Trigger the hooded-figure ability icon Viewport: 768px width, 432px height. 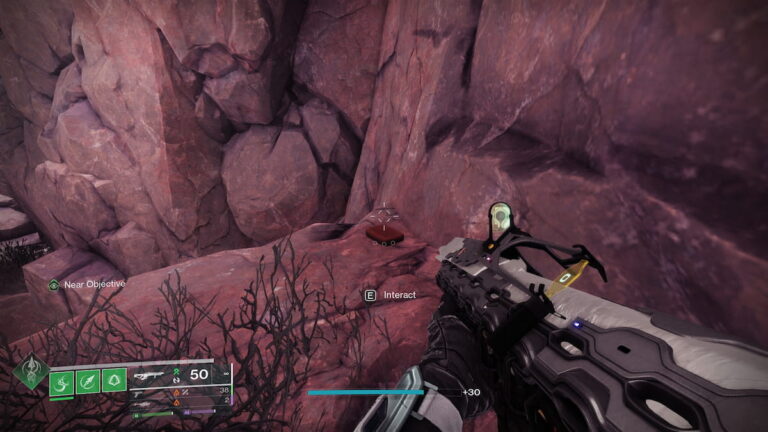113,381
